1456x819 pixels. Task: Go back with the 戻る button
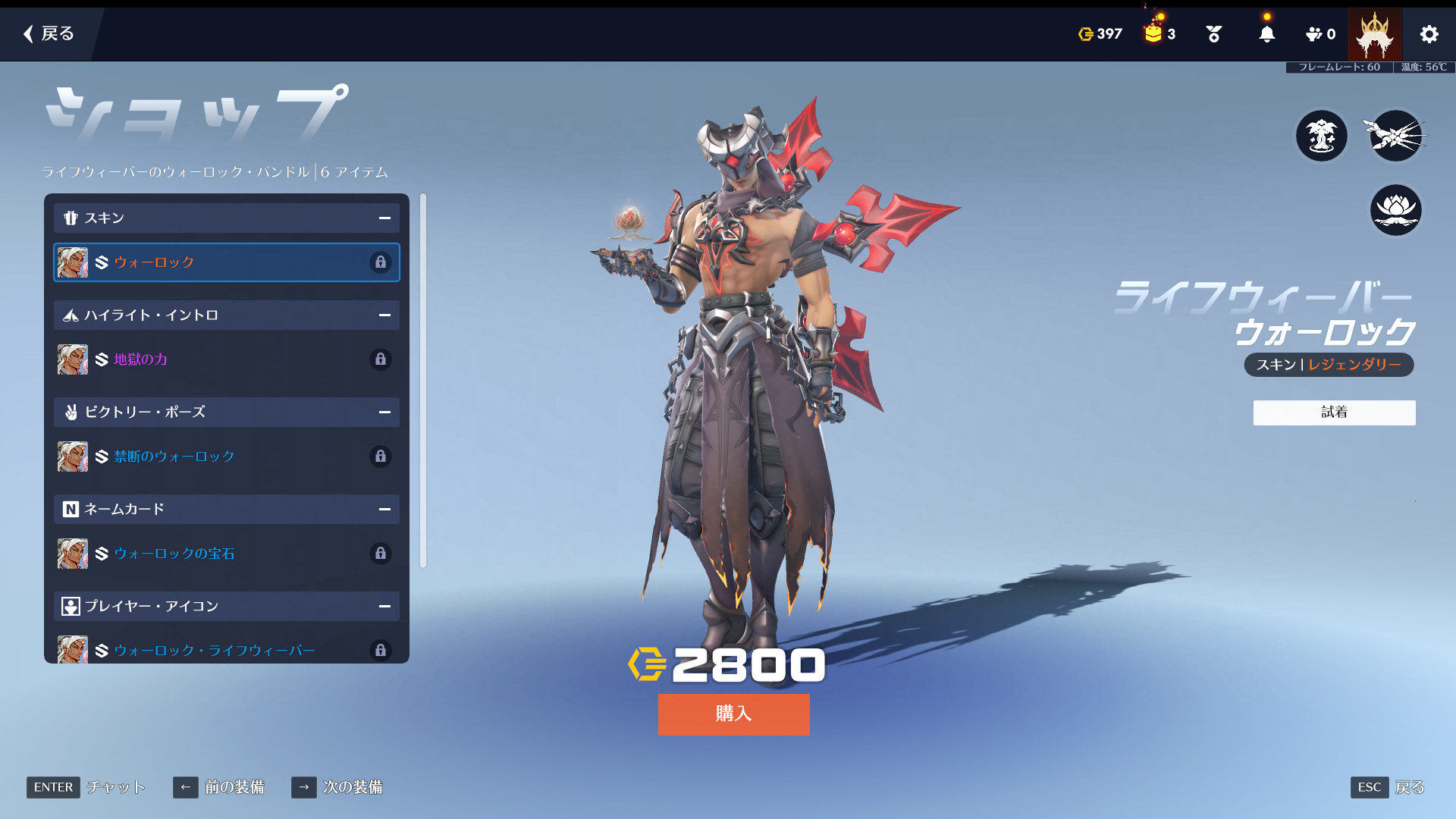pos(49,33)
